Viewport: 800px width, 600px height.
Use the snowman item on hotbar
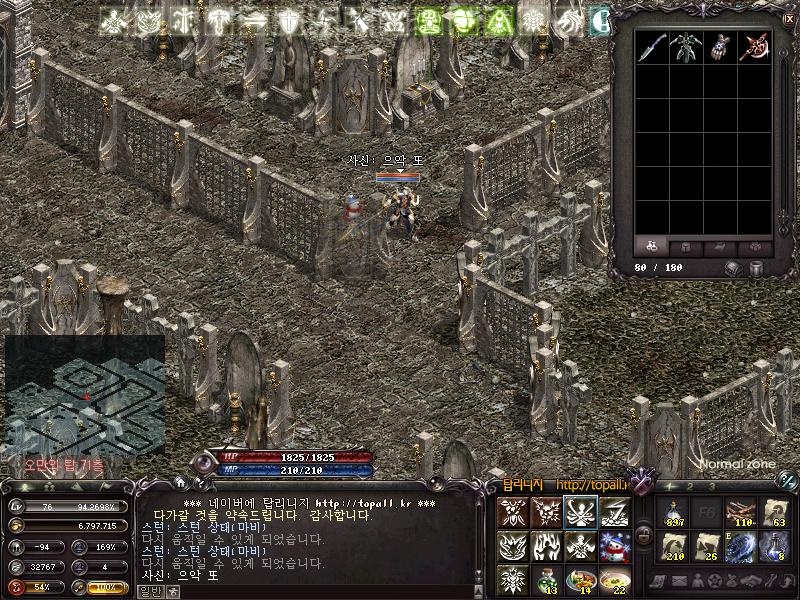coord(614,547)
